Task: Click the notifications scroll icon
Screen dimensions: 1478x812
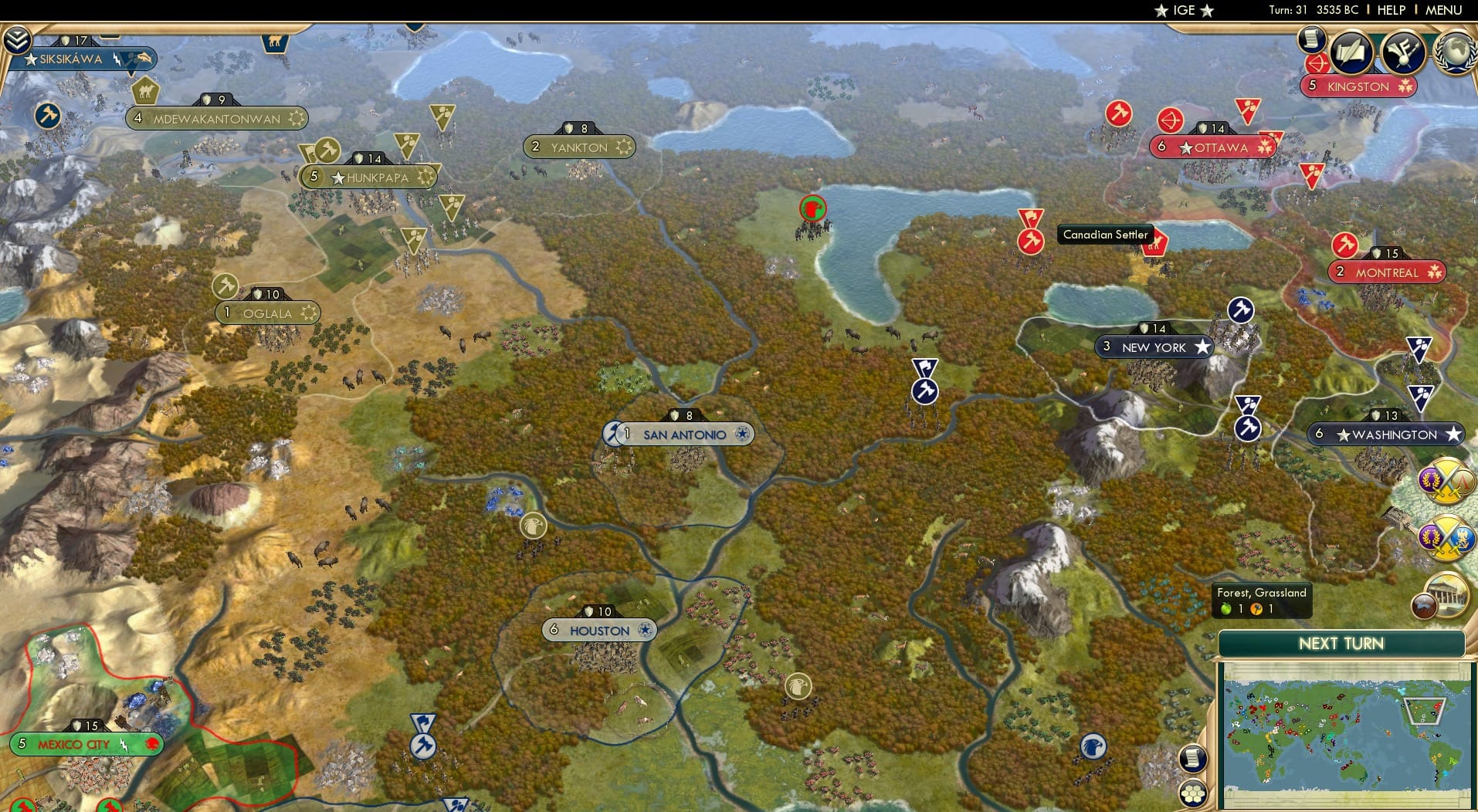Action: pos(1310,41)
